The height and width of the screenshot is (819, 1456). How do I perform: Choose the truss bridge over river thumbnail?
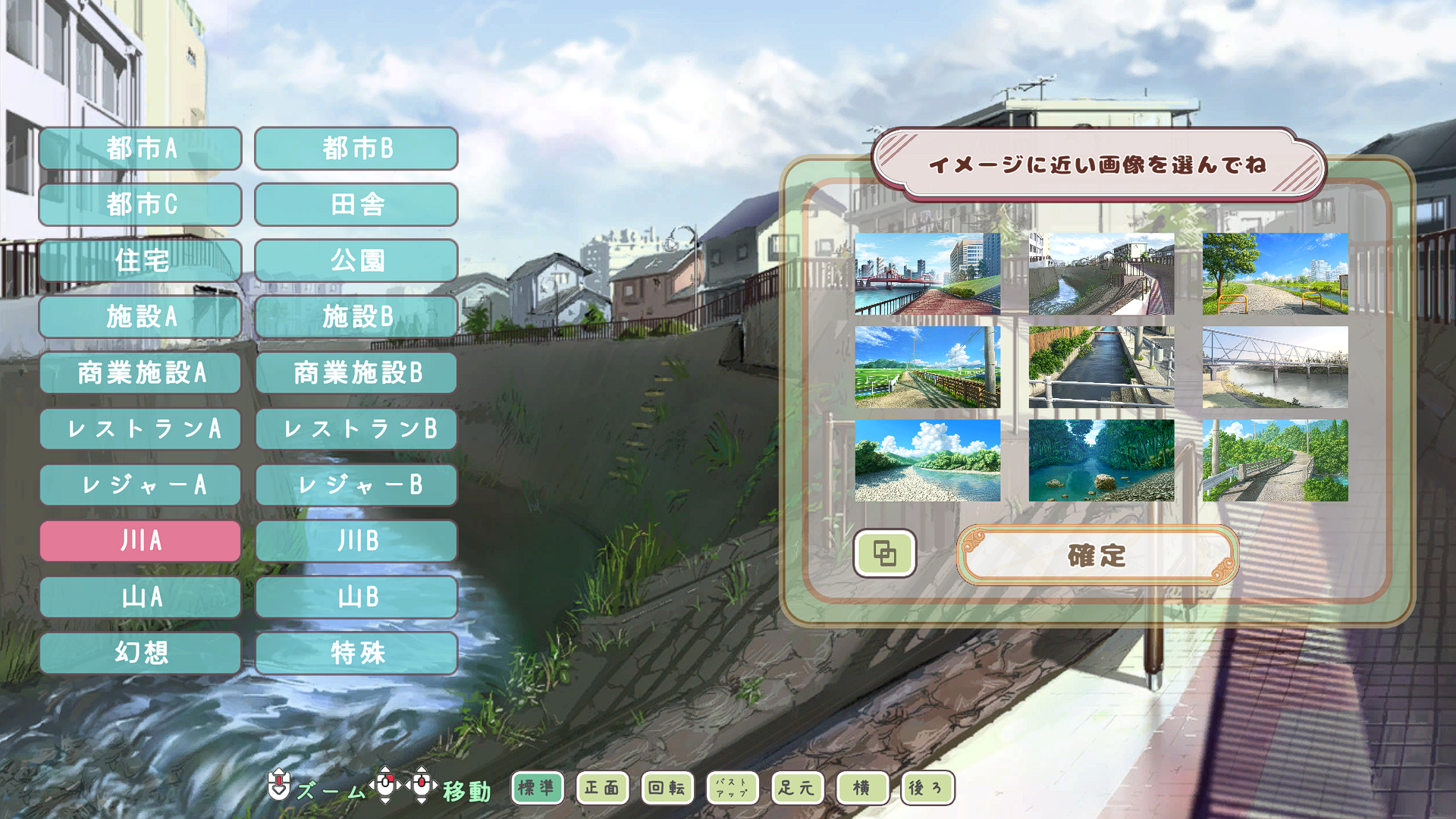[1275, 367]
